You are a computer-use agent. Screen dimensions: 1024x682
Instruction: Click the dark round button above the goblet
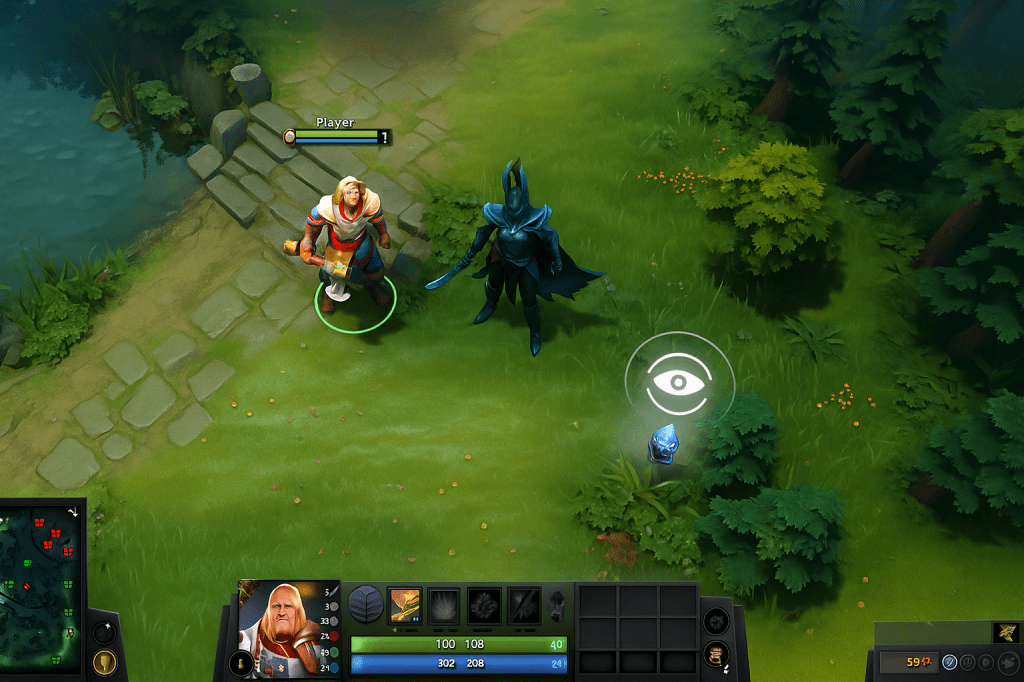(104, 632)
